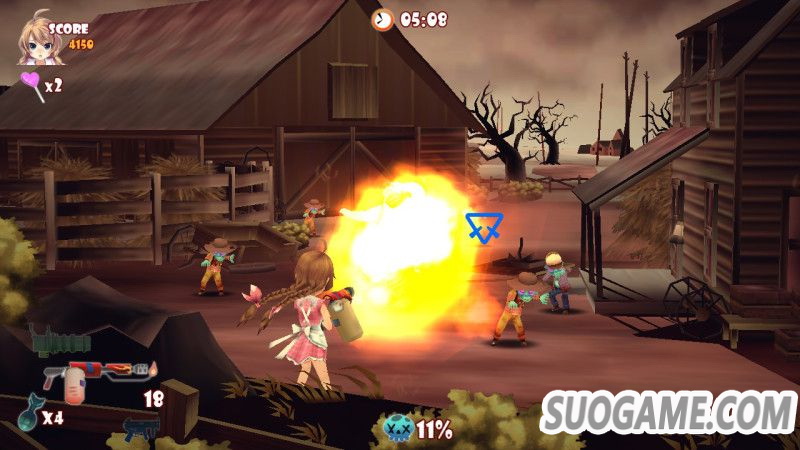Viewport: 800px width, 450px height.
Task: Click the blue triangle target marker
Action: point(483,227)
